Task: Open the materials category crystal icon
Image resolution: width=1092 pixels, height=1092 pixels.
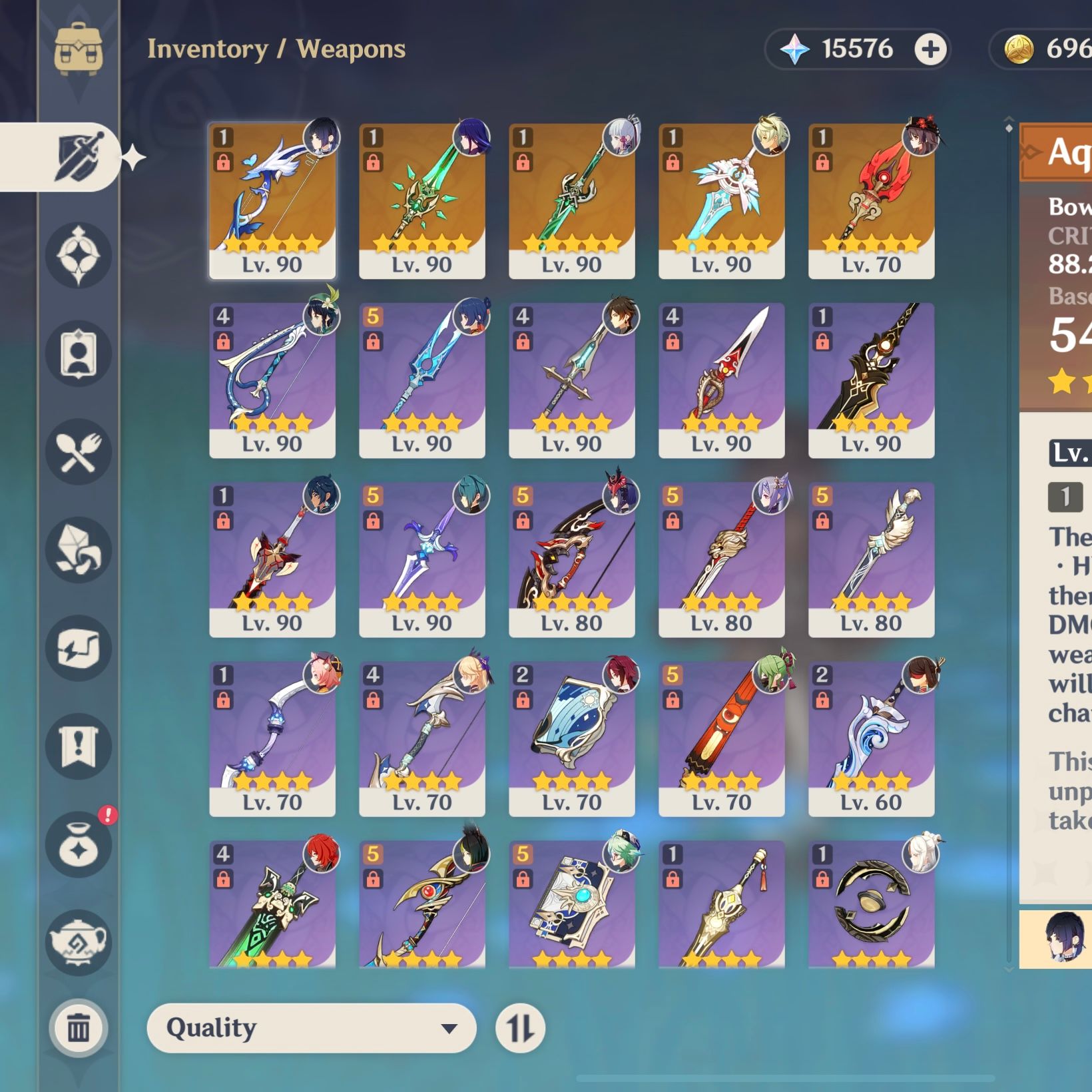Action: pos(79,550)
